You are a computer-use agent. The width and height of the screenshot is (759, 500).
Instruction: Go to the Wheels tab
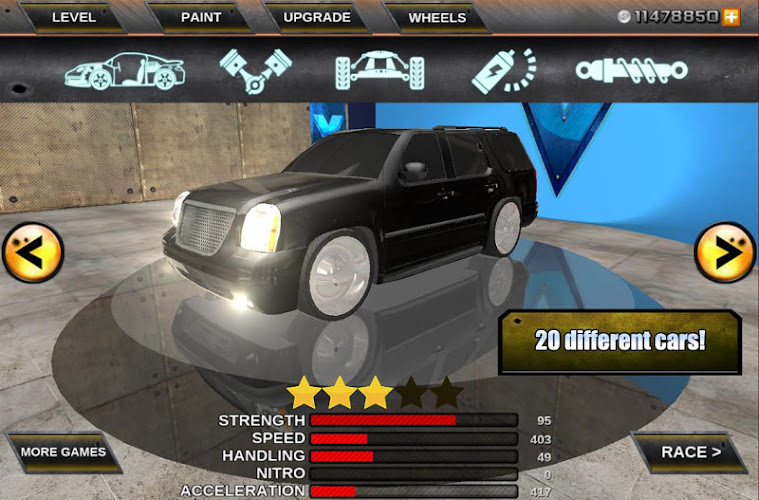point(437,17)
